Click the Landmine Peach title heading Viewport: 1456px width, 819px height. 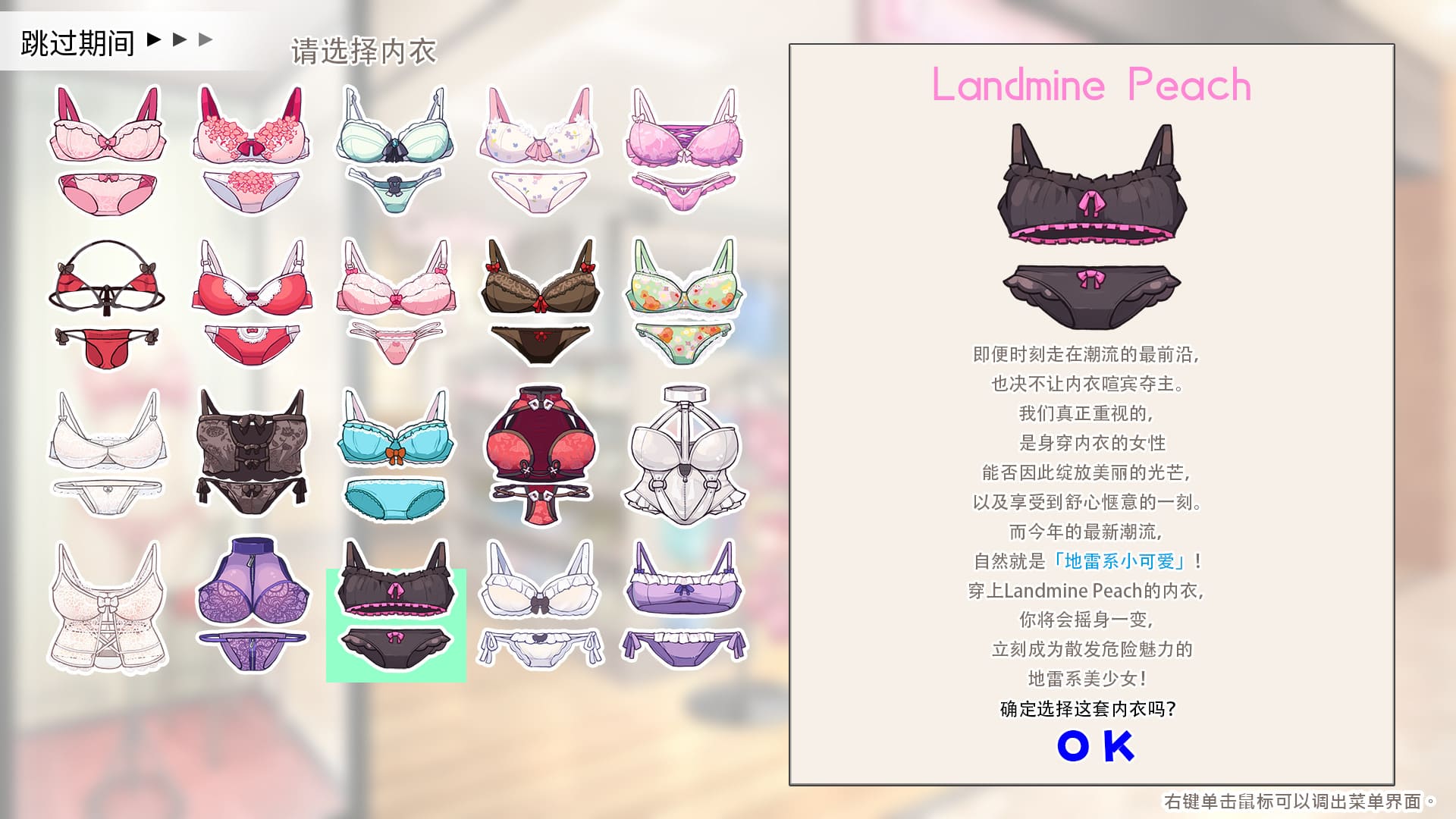[1092, 86]
